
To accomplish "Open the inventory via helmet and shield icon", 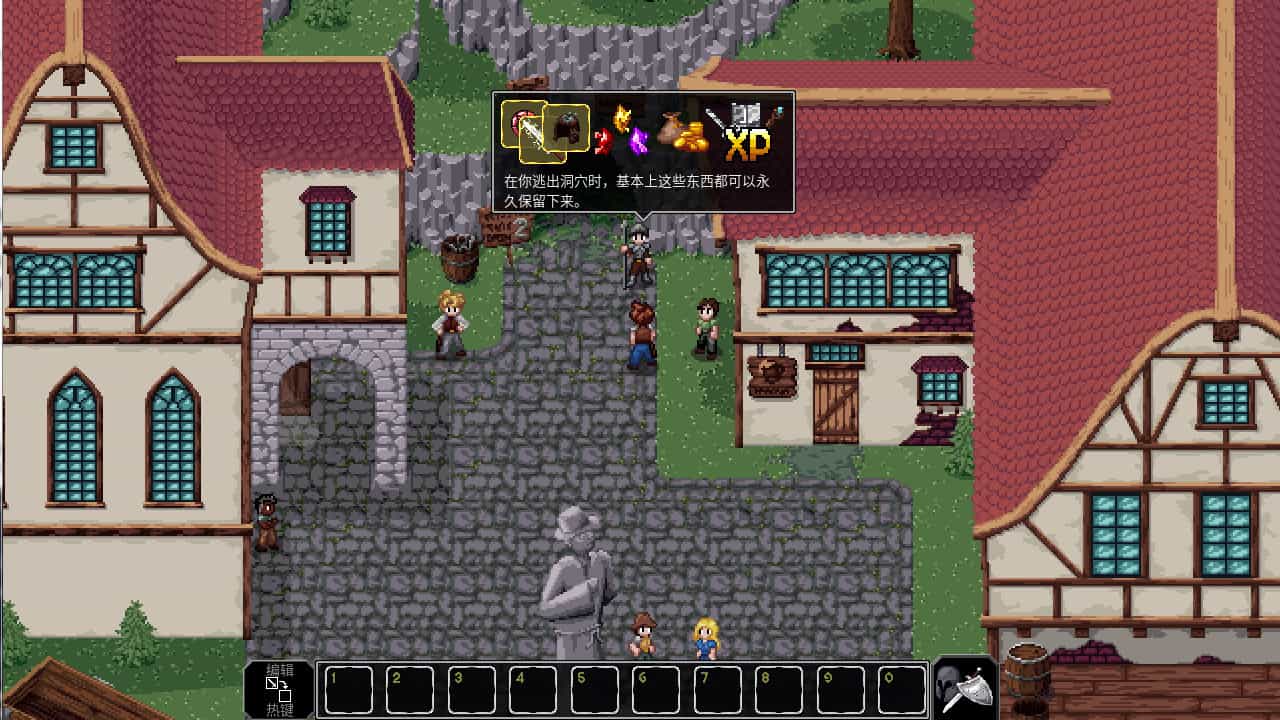I will coord(963,688).
